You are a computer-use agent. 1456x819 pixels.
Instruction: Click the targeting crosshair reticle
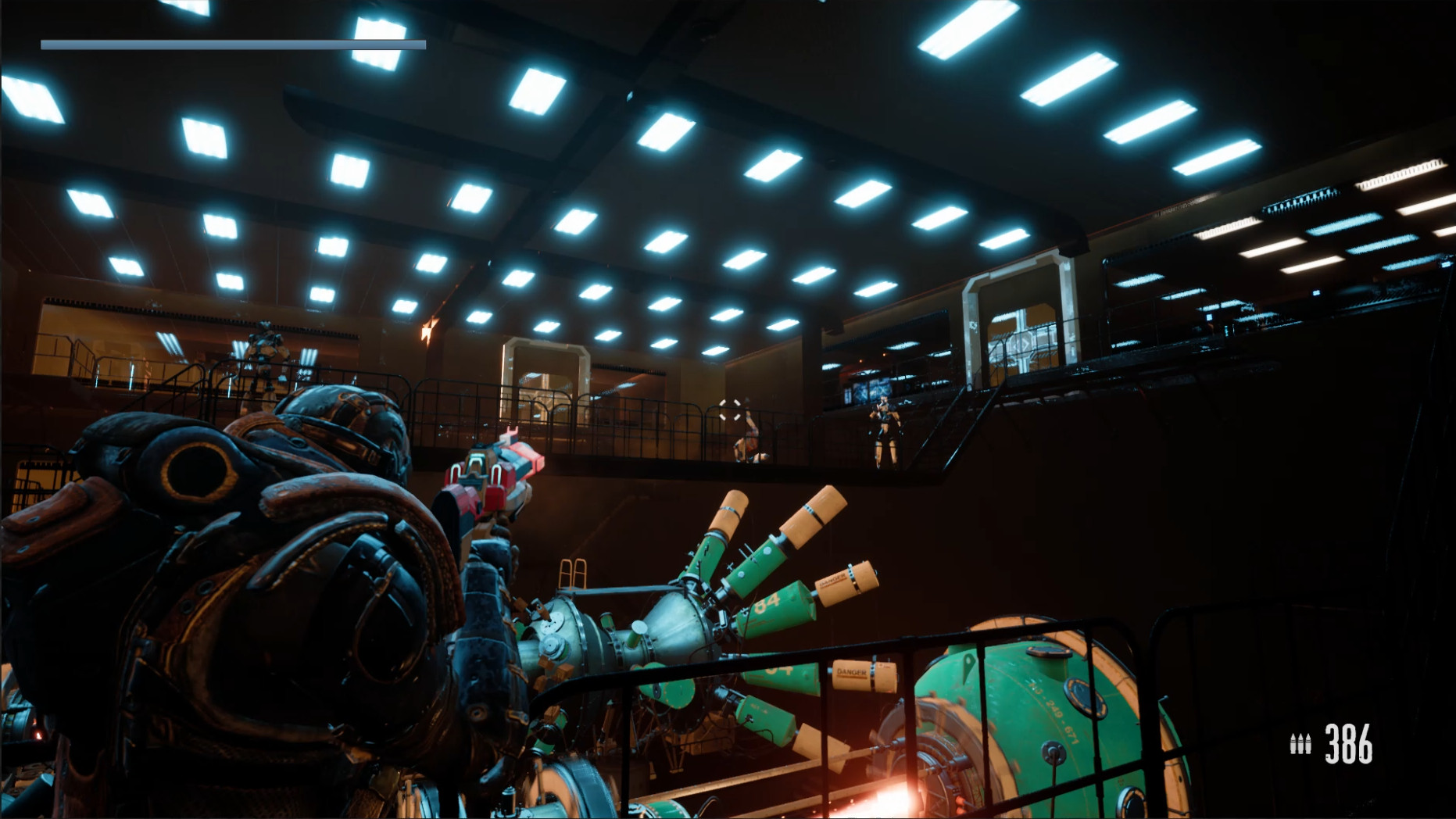729,410
